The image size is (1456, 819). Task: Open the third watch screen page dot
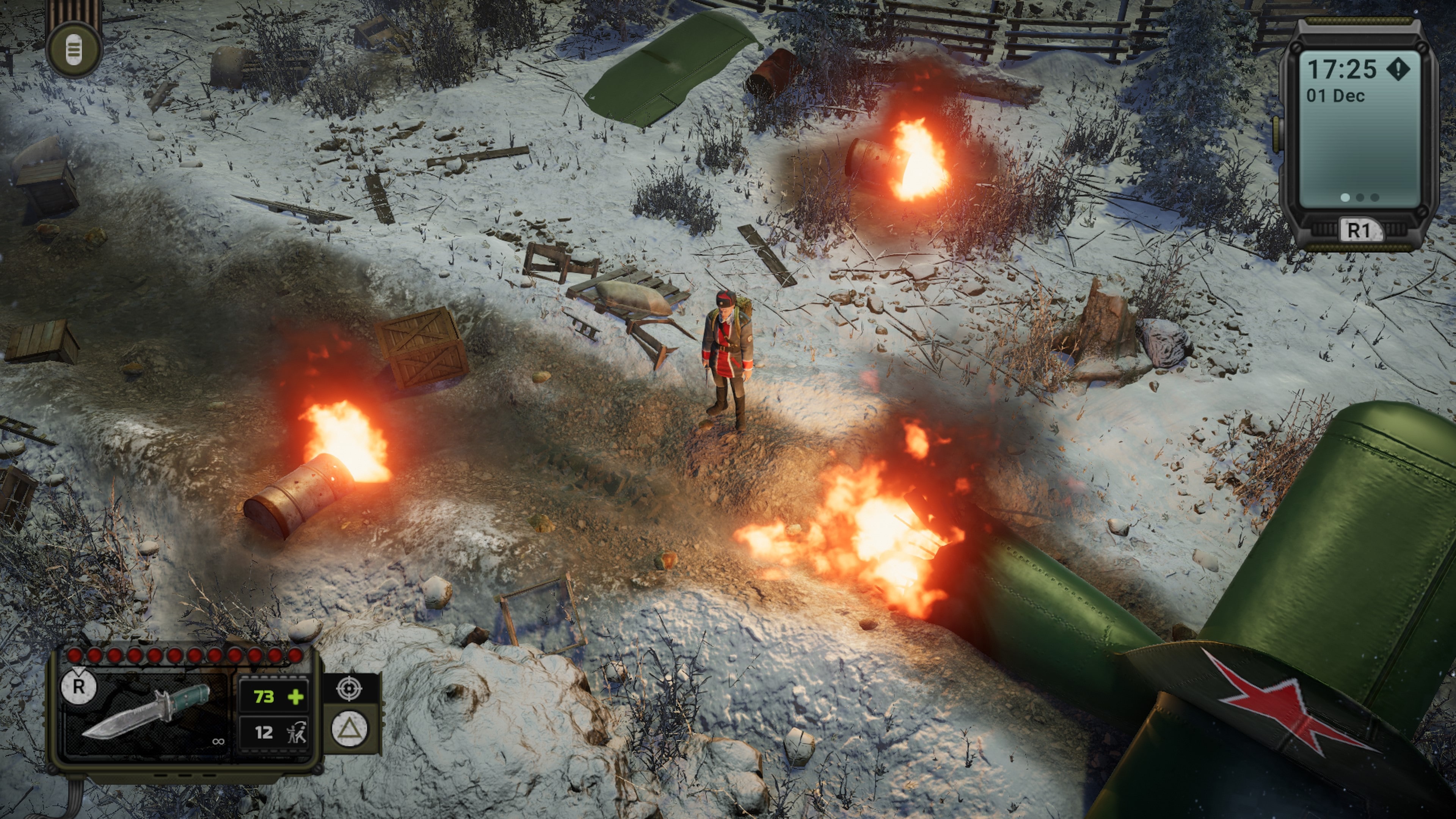pos(1374,197)
